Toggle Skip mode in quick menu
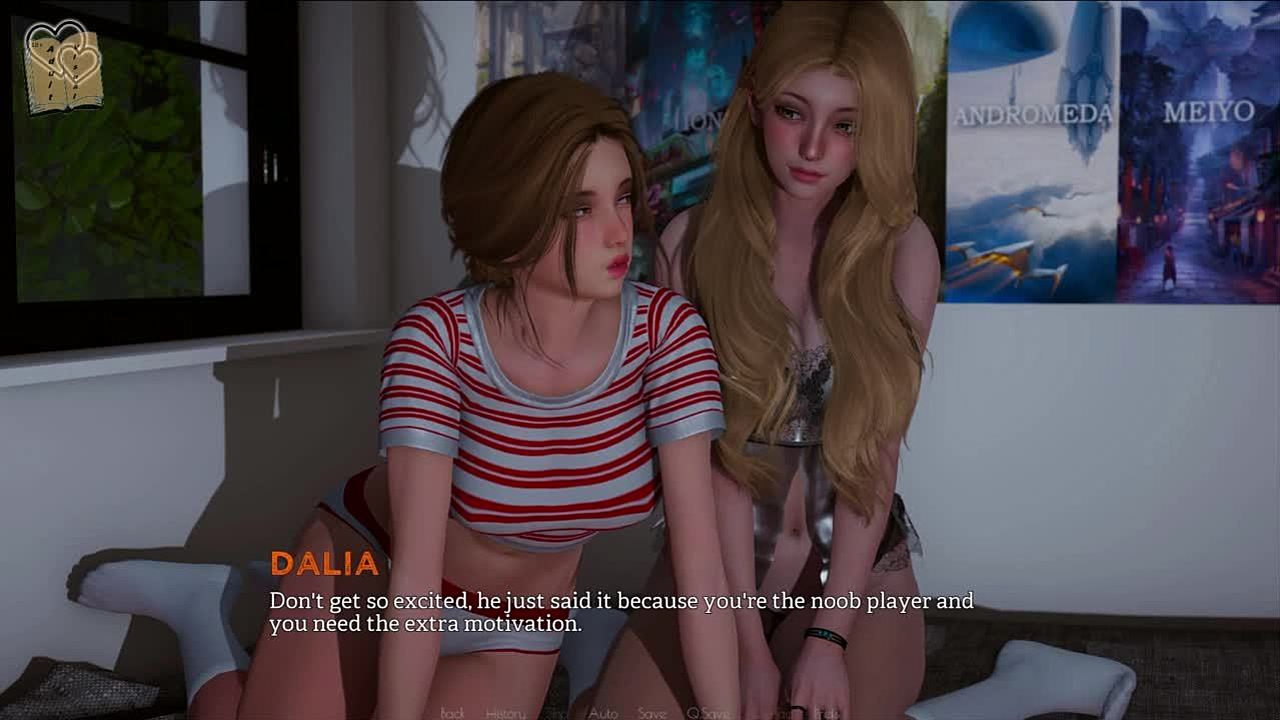This screenshot has width=1280, height=720. [554, 713]
